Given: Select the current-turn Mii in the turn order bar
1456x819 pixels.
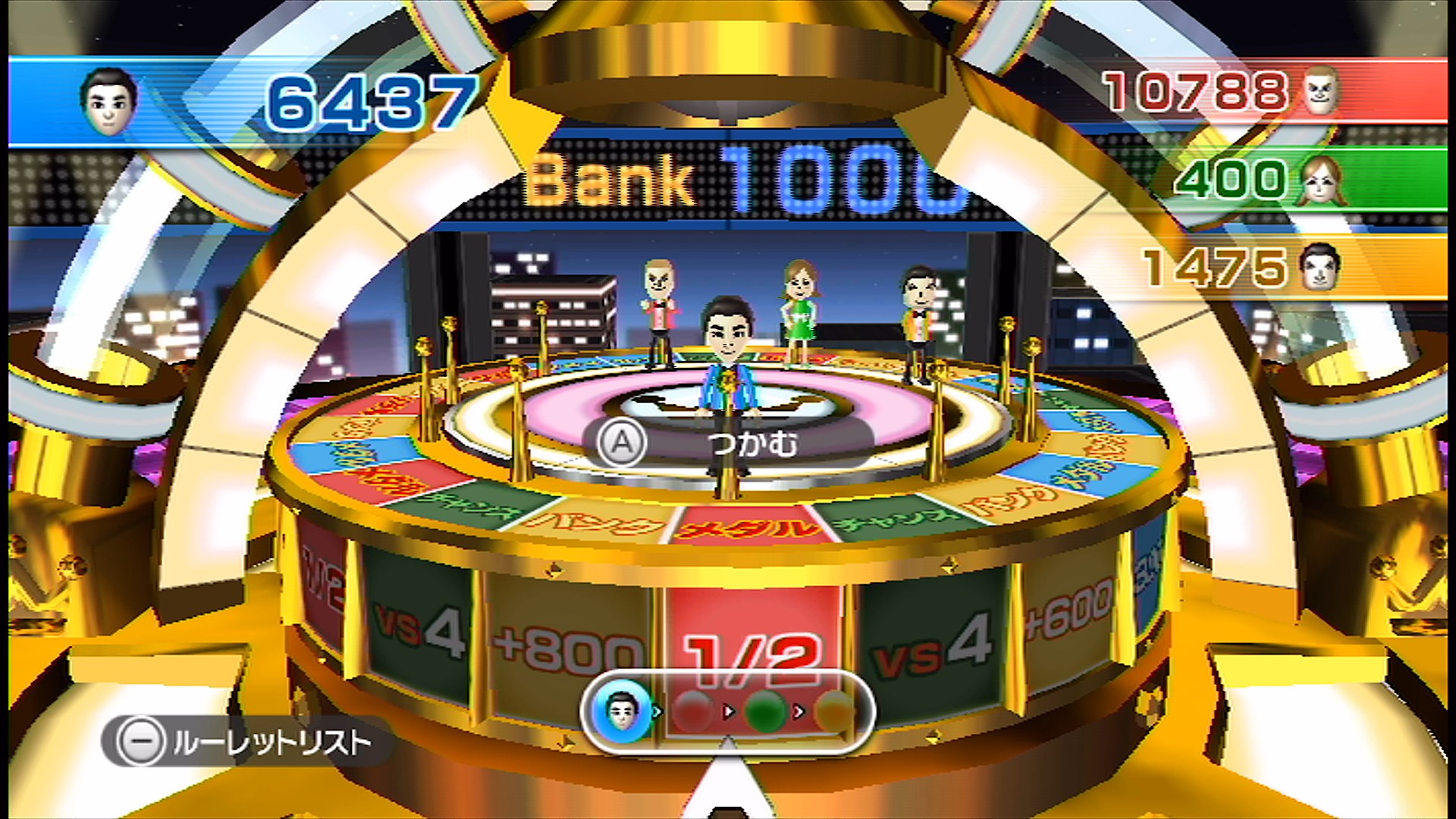Looking at the screenshot, I should [623, 711].
